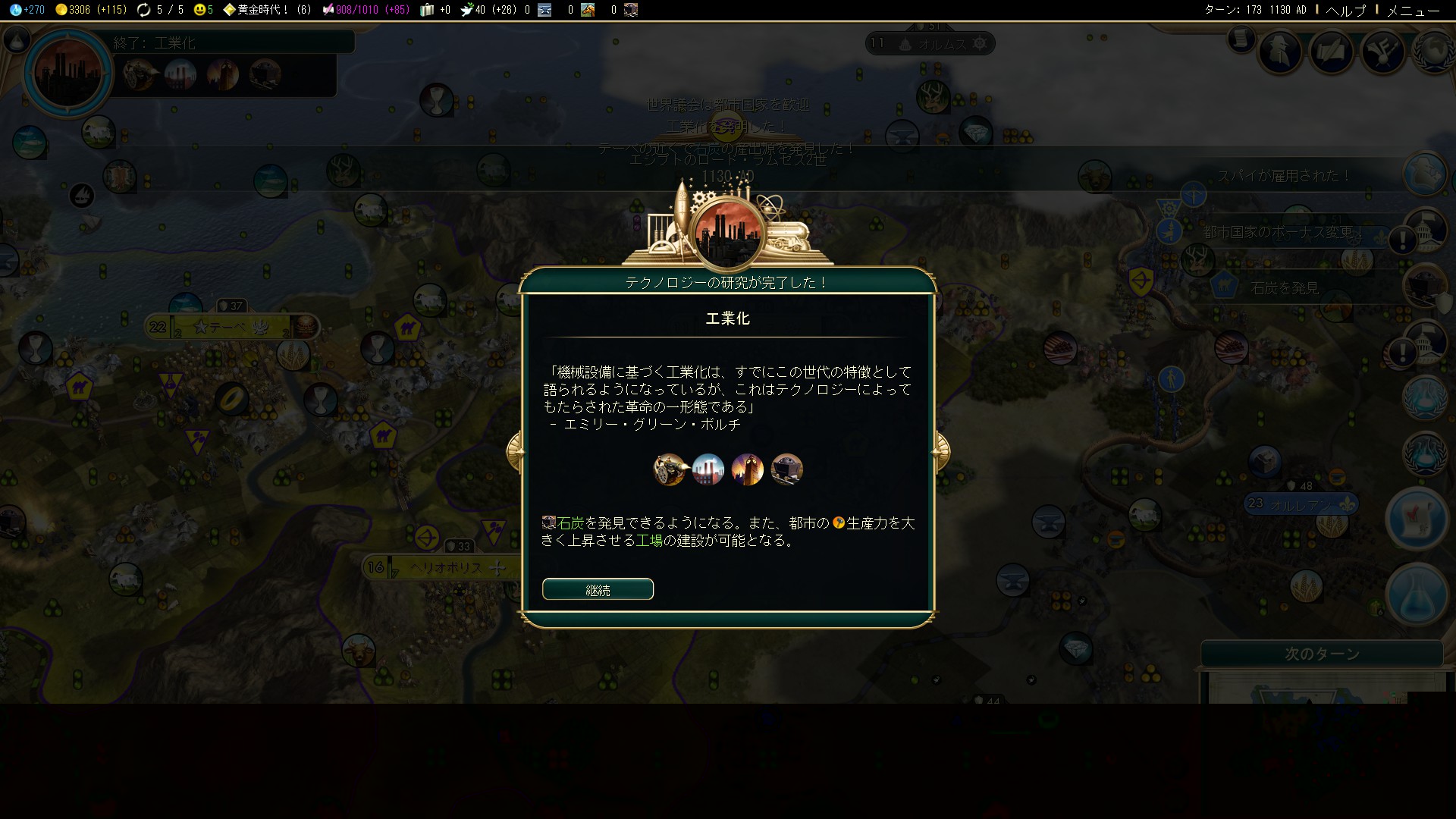The image size is (1456, 819).
Task: Select the factory icon in the popup
Action: tap(708, 469)
